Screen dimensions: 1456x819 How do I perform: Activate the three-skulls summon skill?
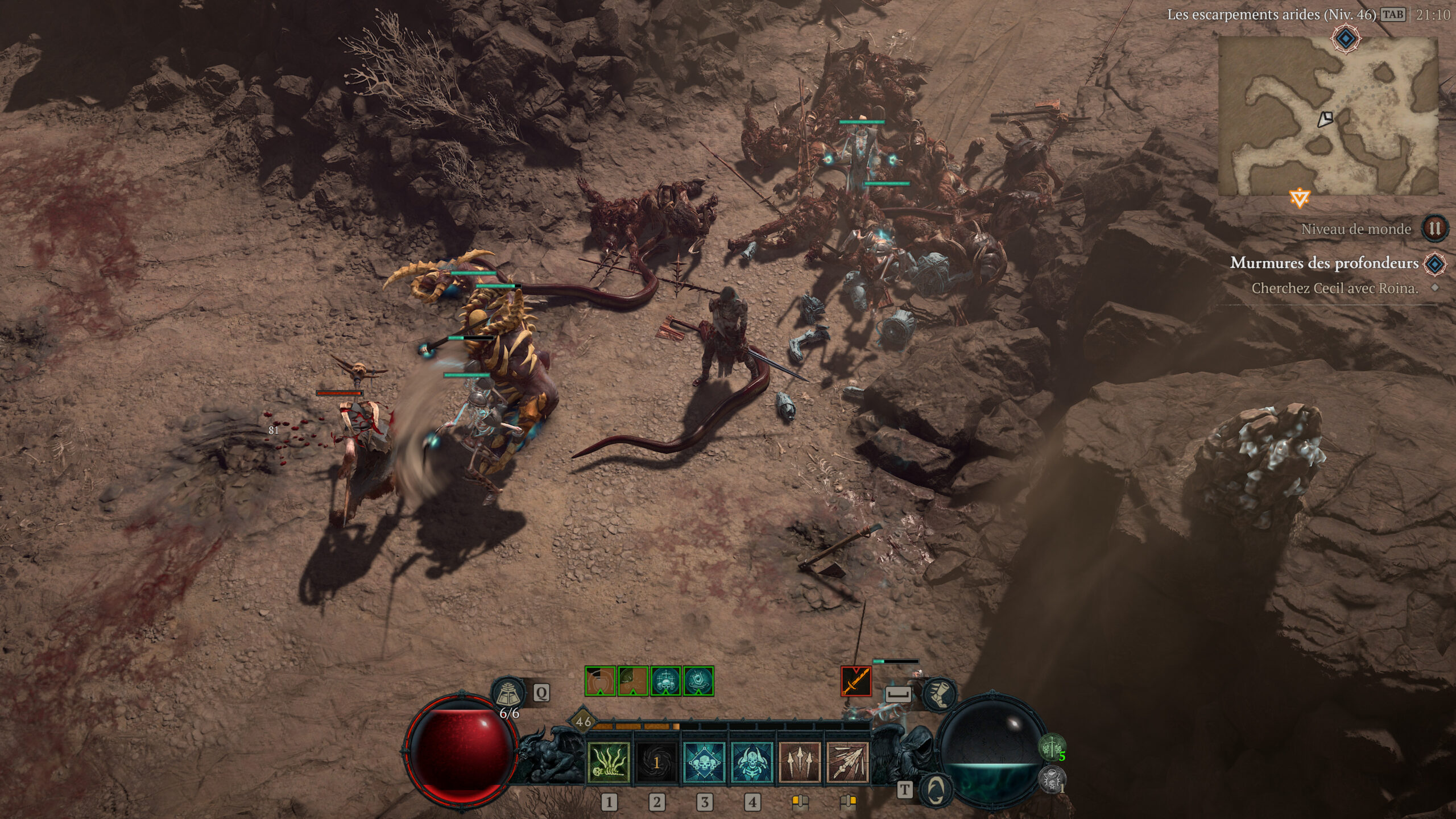coord(704,763)
